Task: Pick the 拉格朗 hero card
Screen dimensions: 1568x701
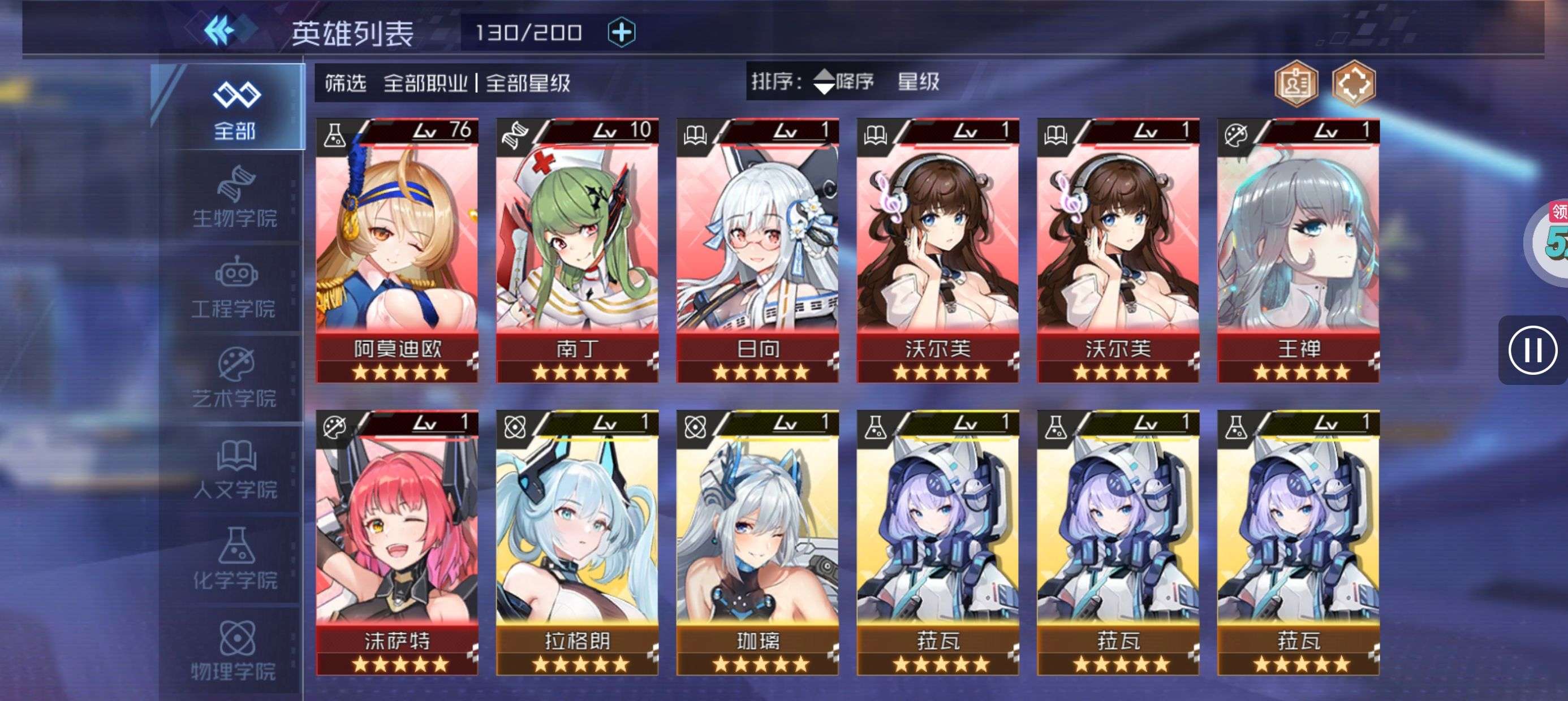Action: point(577,543)
